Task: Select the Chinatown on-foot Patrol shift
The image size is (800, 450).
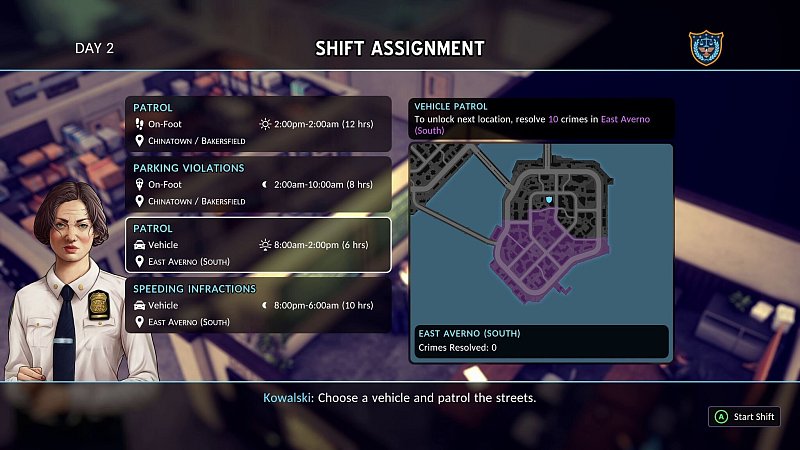Action: pos(258,124)
